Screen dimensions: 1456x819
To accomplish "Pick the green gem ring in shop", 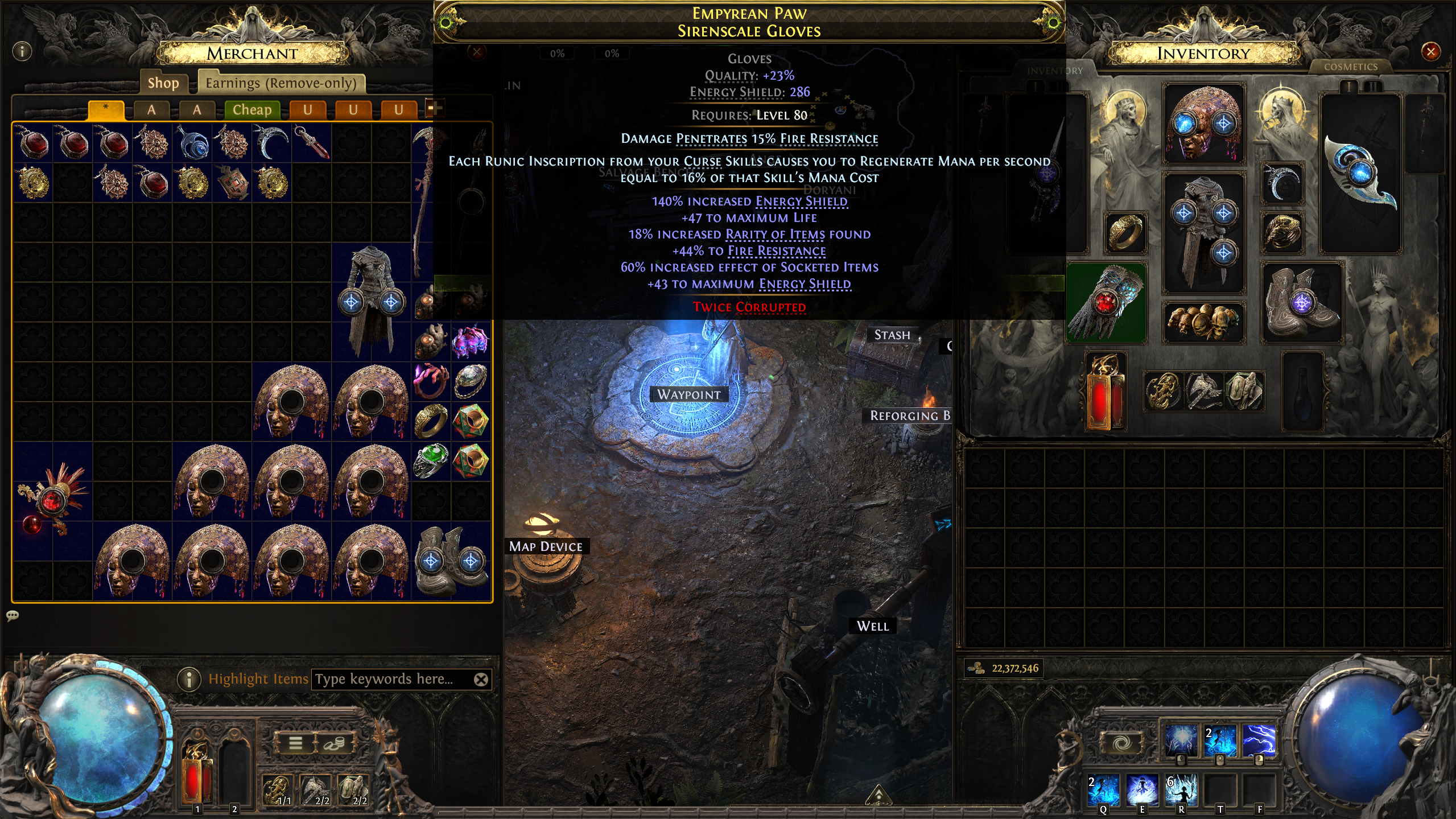I will (x=431, y=461).
